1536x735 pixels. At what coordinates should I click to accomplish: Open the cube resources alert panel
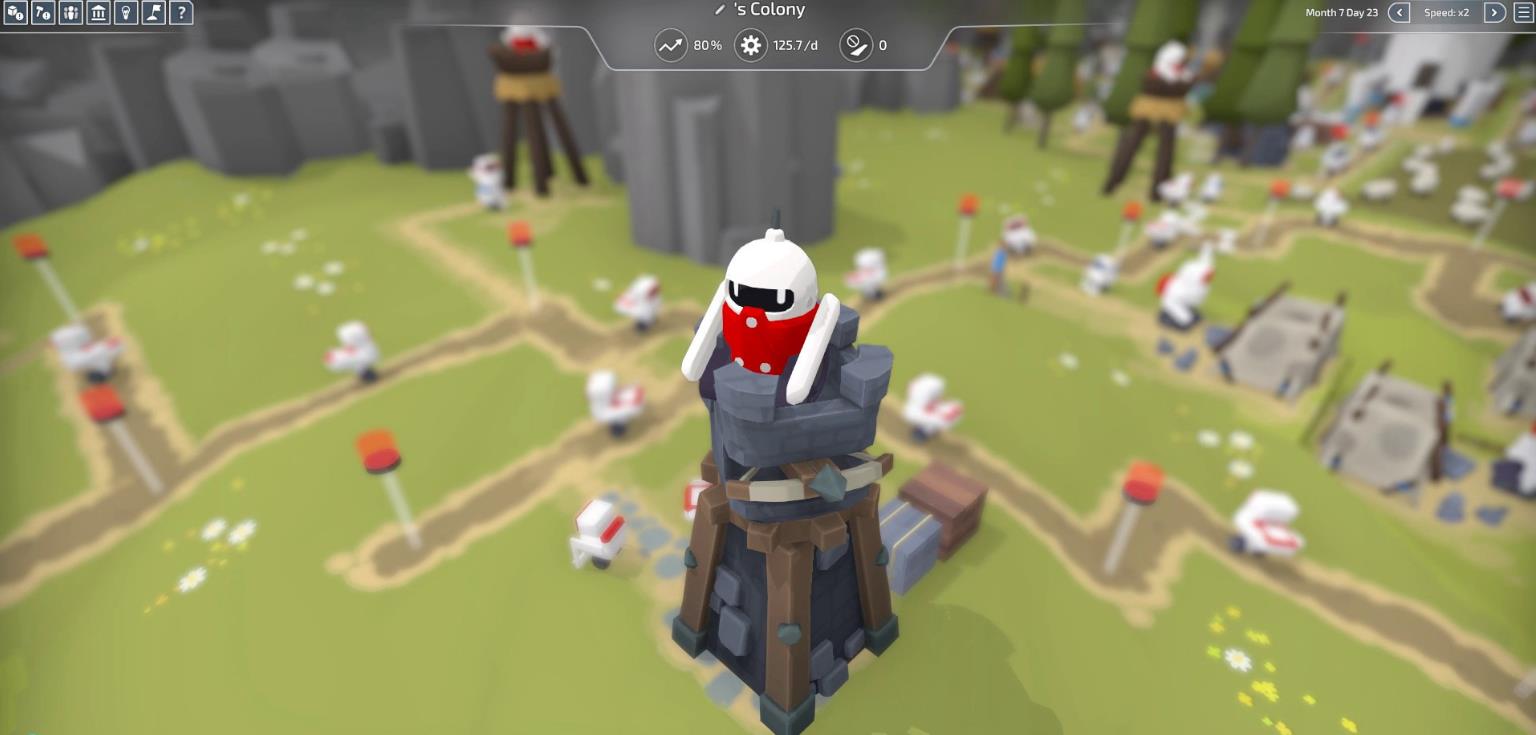[x=15, y=13]
